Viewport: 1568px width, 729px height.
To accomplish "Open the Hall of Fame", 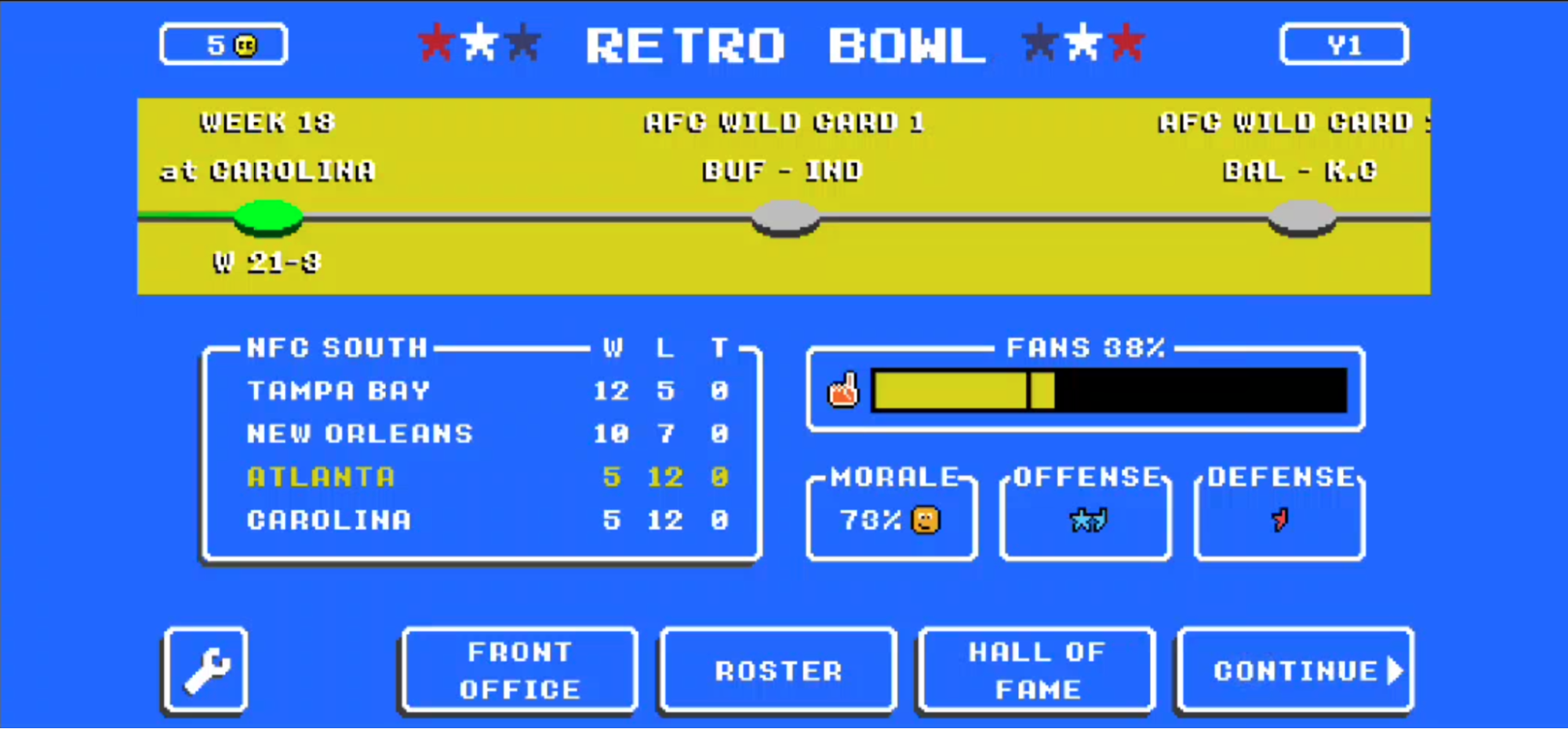I will (x=1036, y=671).
